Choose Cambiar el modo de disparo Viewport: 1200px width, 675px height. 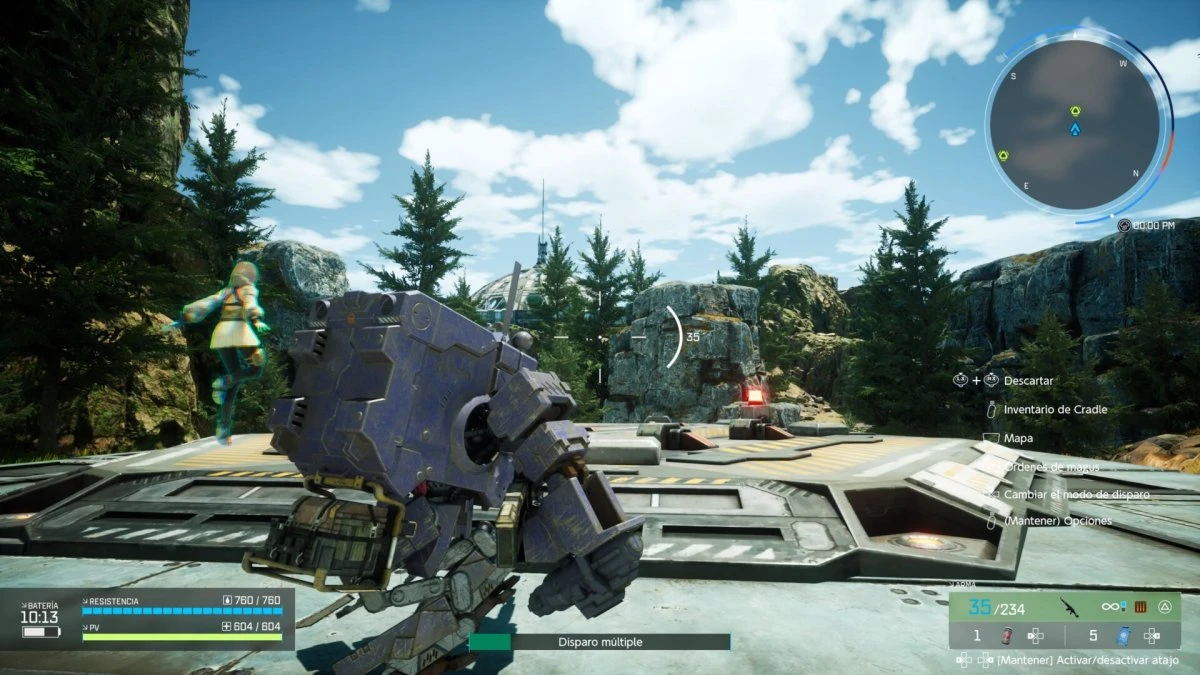coord(1076,494)
